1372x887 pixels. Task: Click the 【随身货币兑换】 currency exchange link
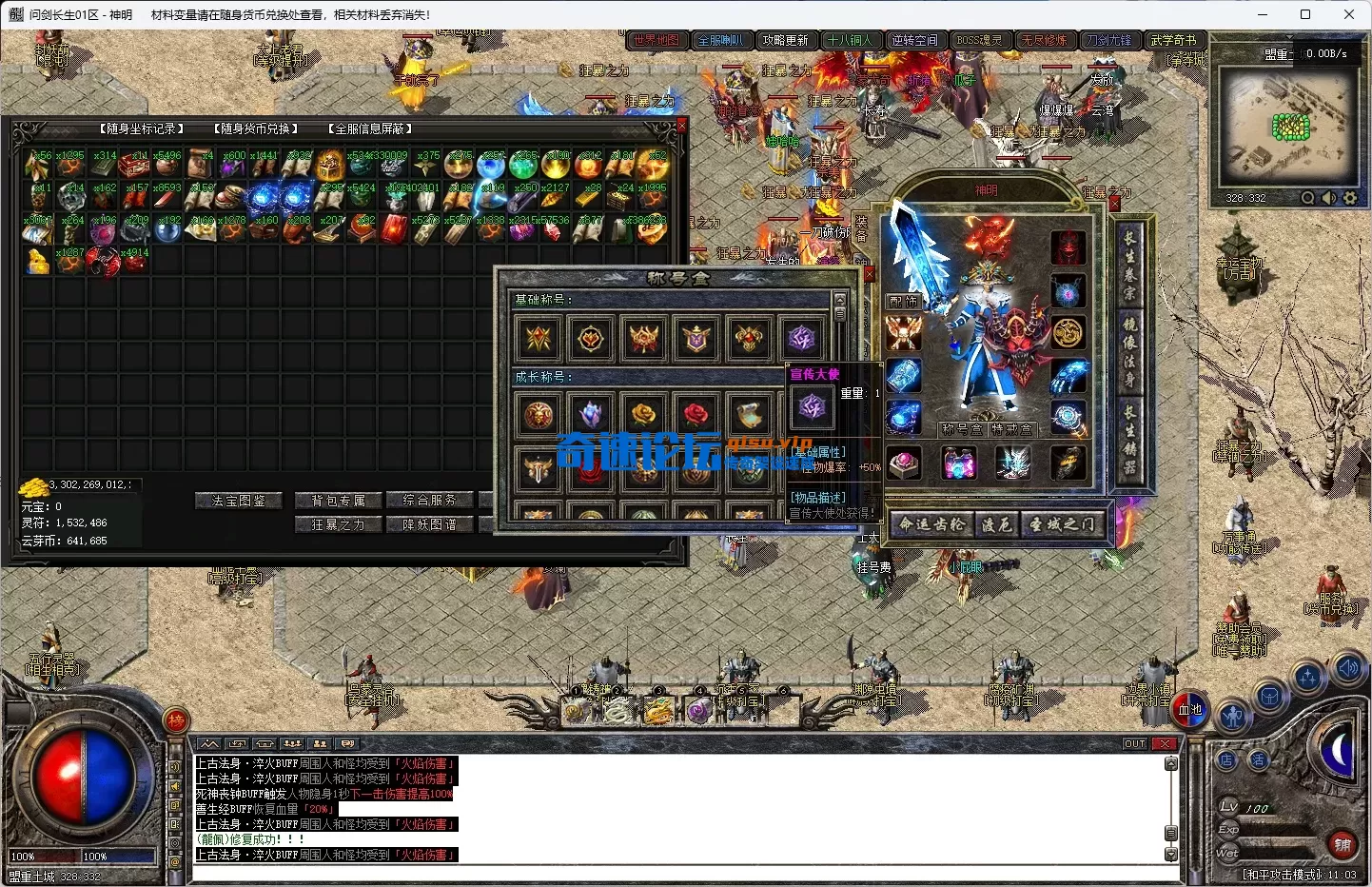pyautogui.click(x=255, y=128)
